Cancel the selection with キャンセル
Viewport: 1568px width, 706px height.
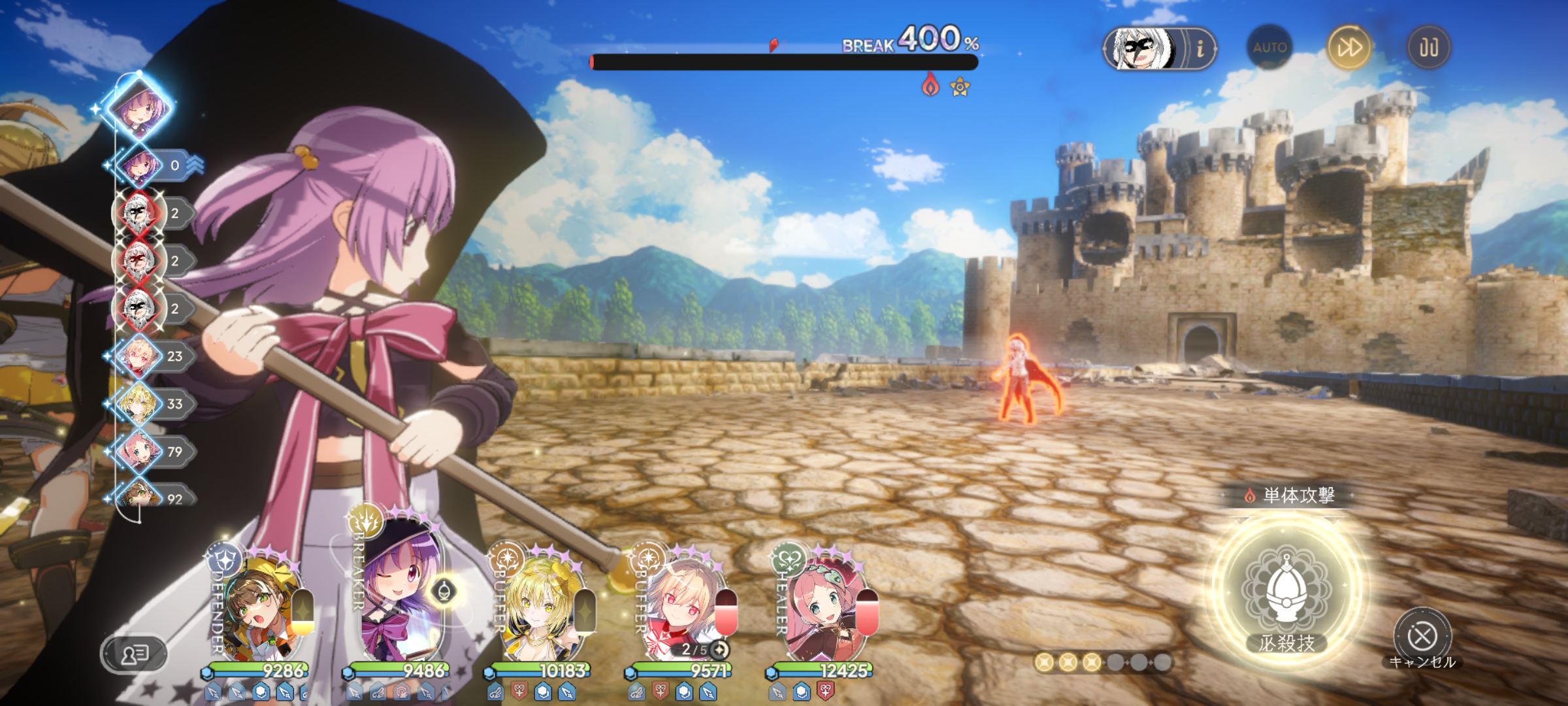pyautogui.click(x=1422, y=636)
